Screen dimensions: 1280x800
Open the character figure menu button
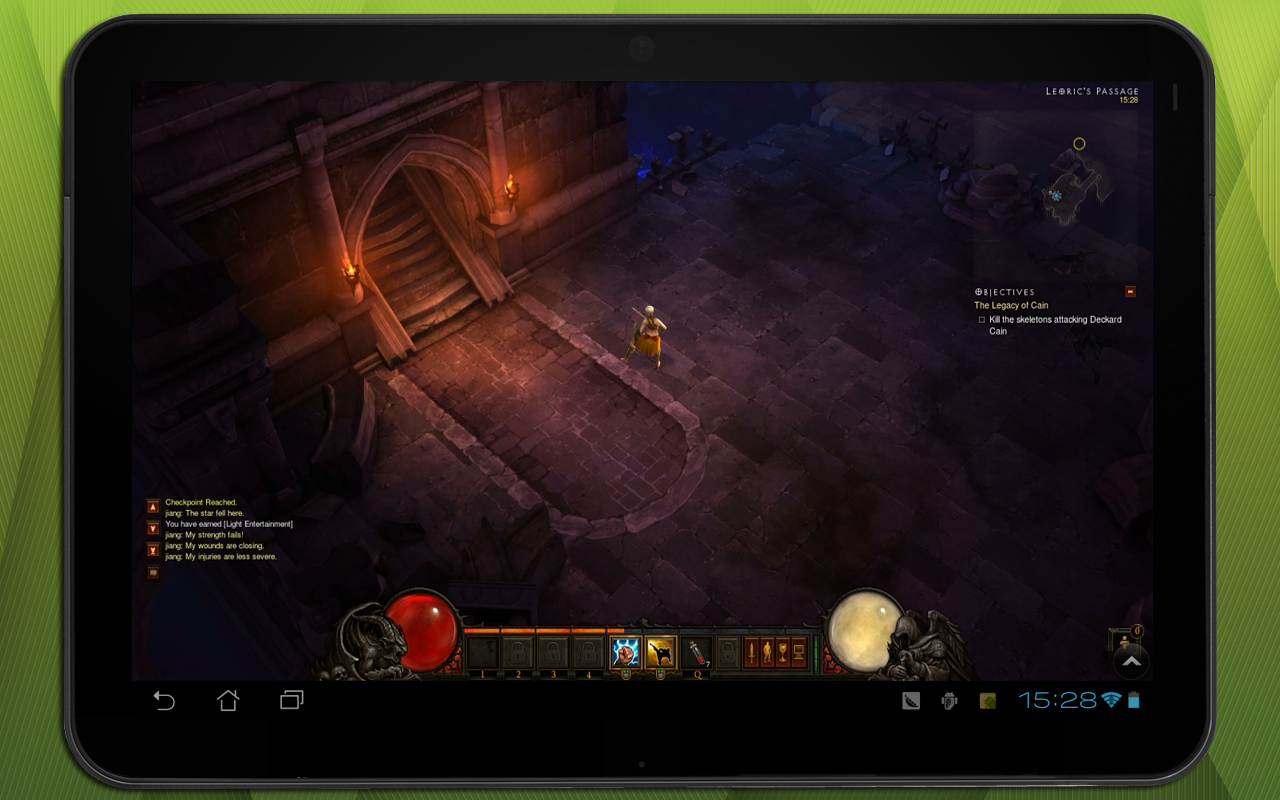(x=767, y=653)
